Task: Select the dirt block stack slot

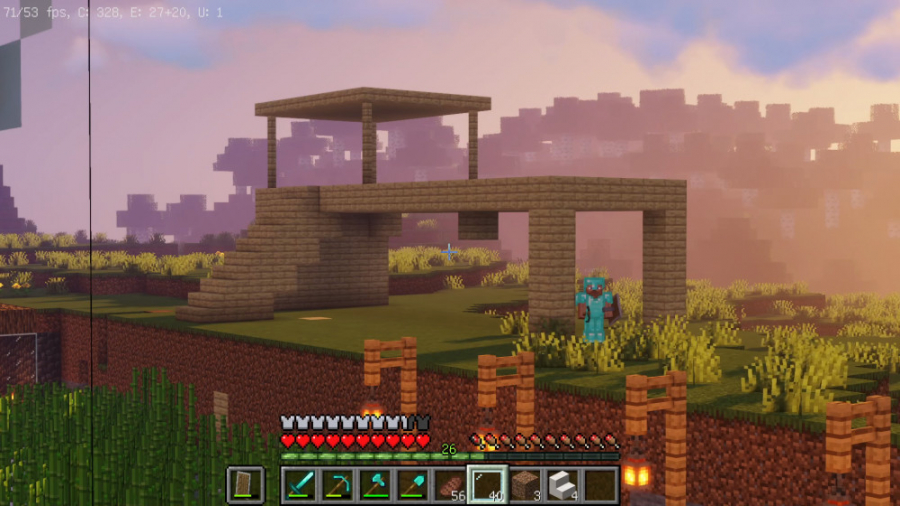Action: (525, 484)
